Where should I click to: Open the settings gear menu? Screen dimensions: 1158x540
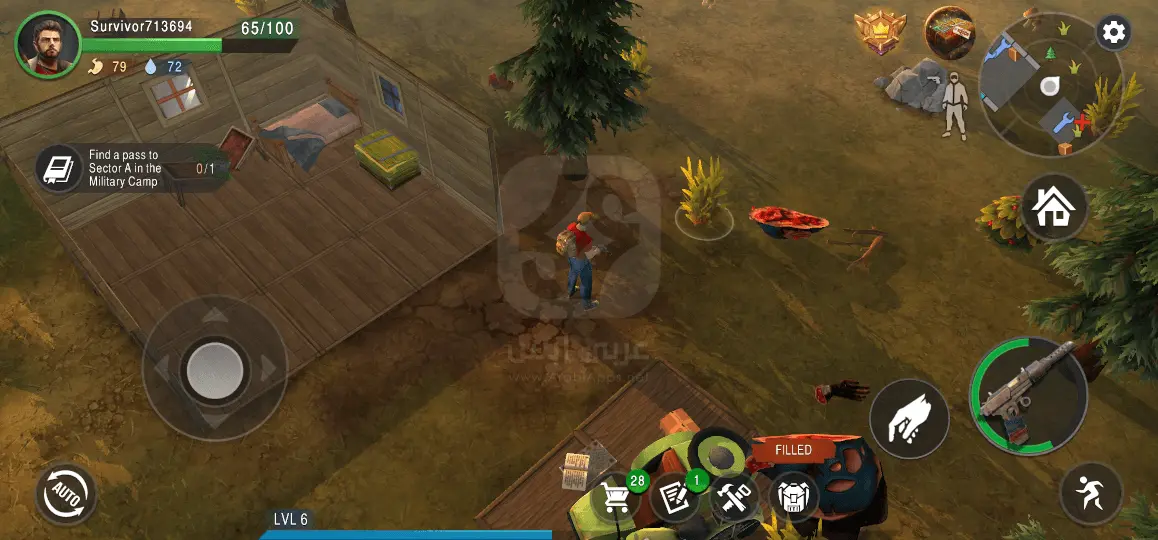[x=1113, y=33]
